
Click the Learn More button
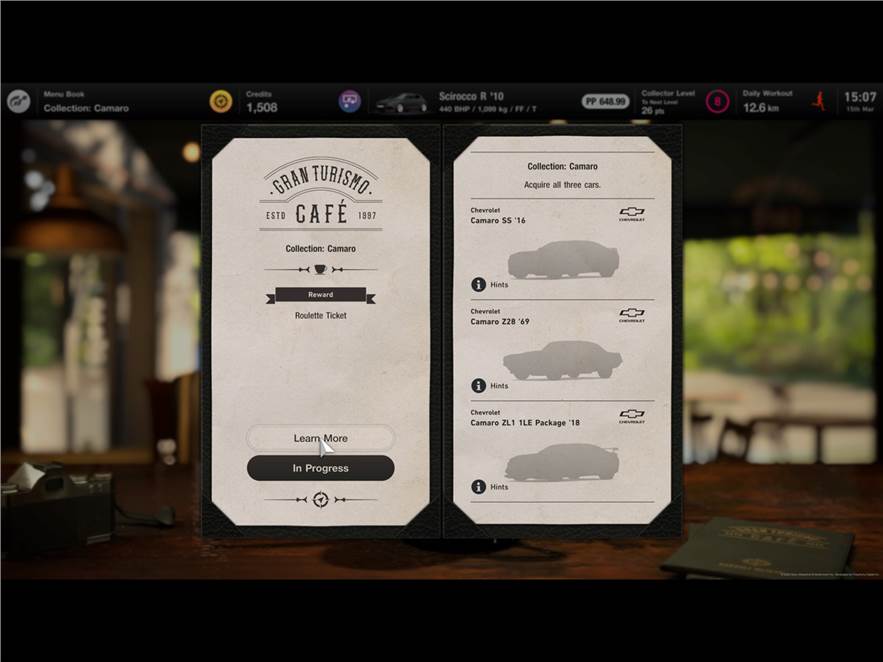click(x=320, y=438)
